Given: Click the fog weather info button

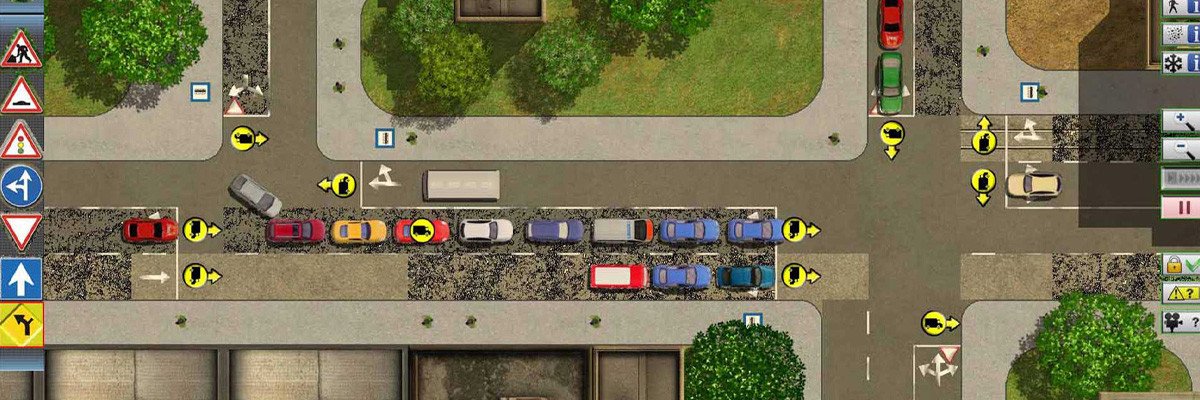Looking at the screenshot, I should [x=1180, y=34].
